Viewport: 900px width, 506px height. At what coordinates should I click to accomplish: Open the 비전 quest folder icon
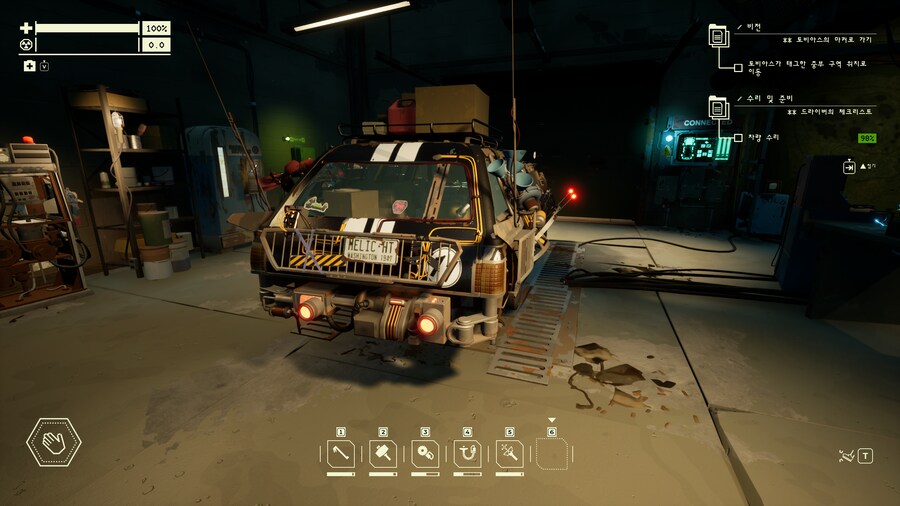tap(718, 36)
